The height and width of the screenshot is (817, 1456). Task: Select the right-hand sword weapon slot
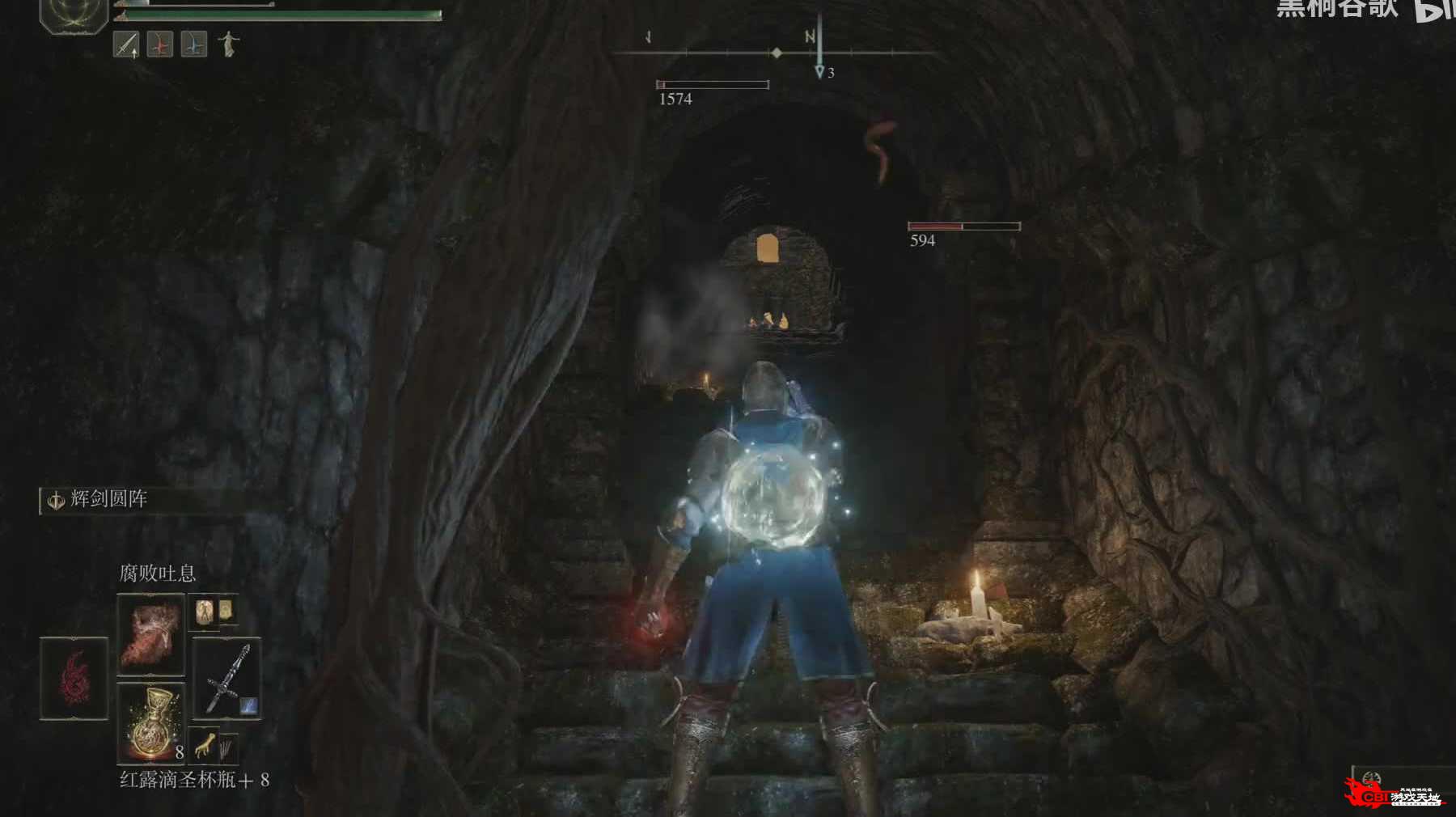(x=226, y=678)
